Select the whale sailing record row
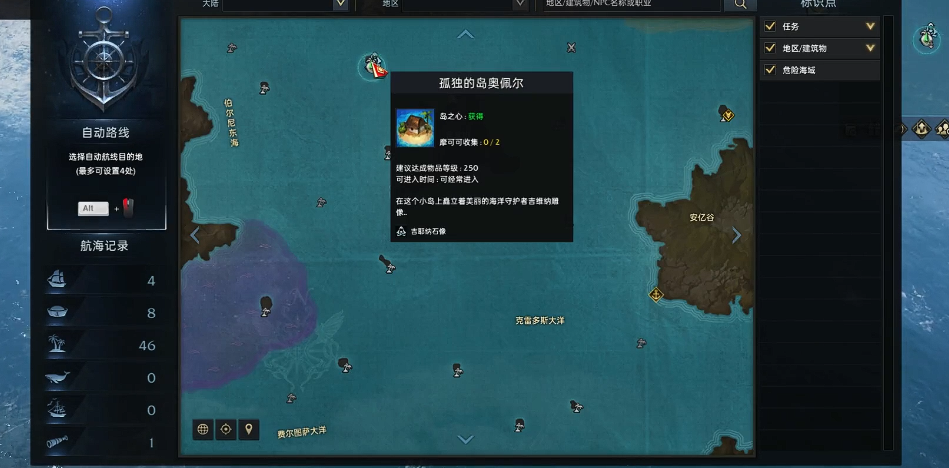The image size is (949, 468). point(100,378)
